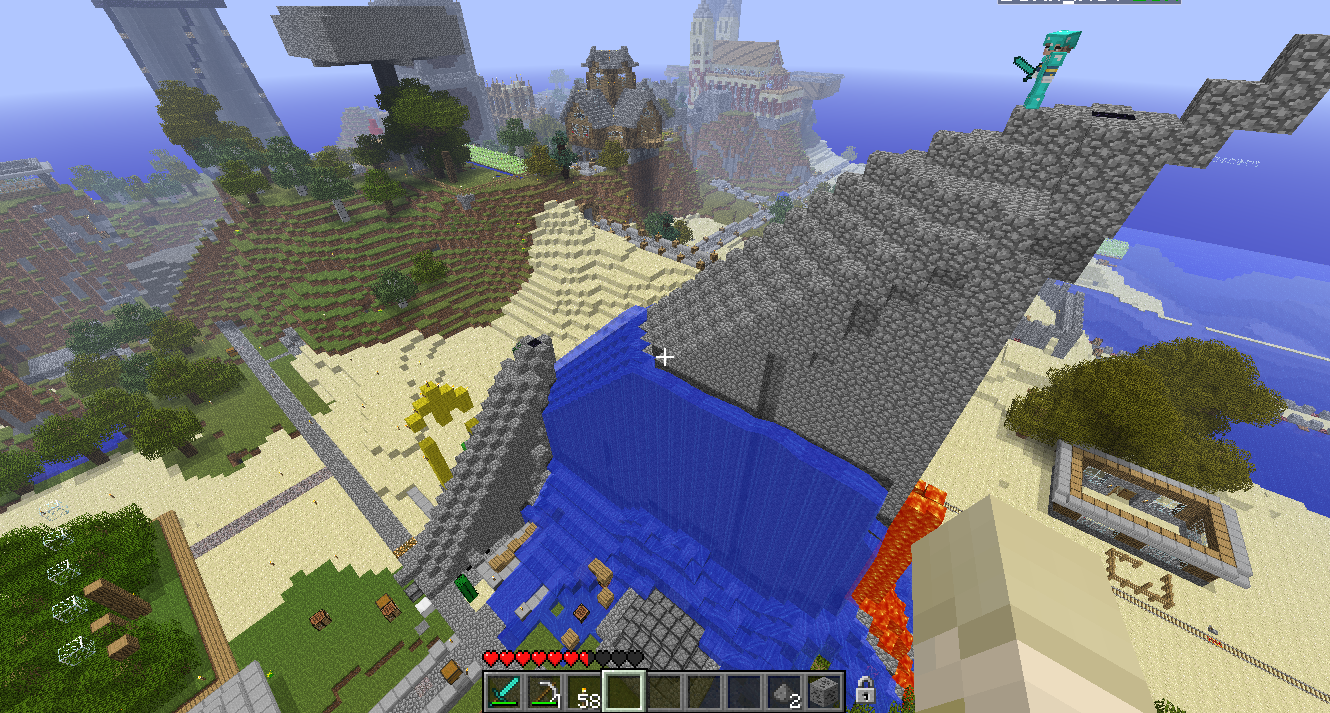This screenshot has height=713, width=1330.
Task: Select the diamond sword hotbar slot
Action: [505, 692]
